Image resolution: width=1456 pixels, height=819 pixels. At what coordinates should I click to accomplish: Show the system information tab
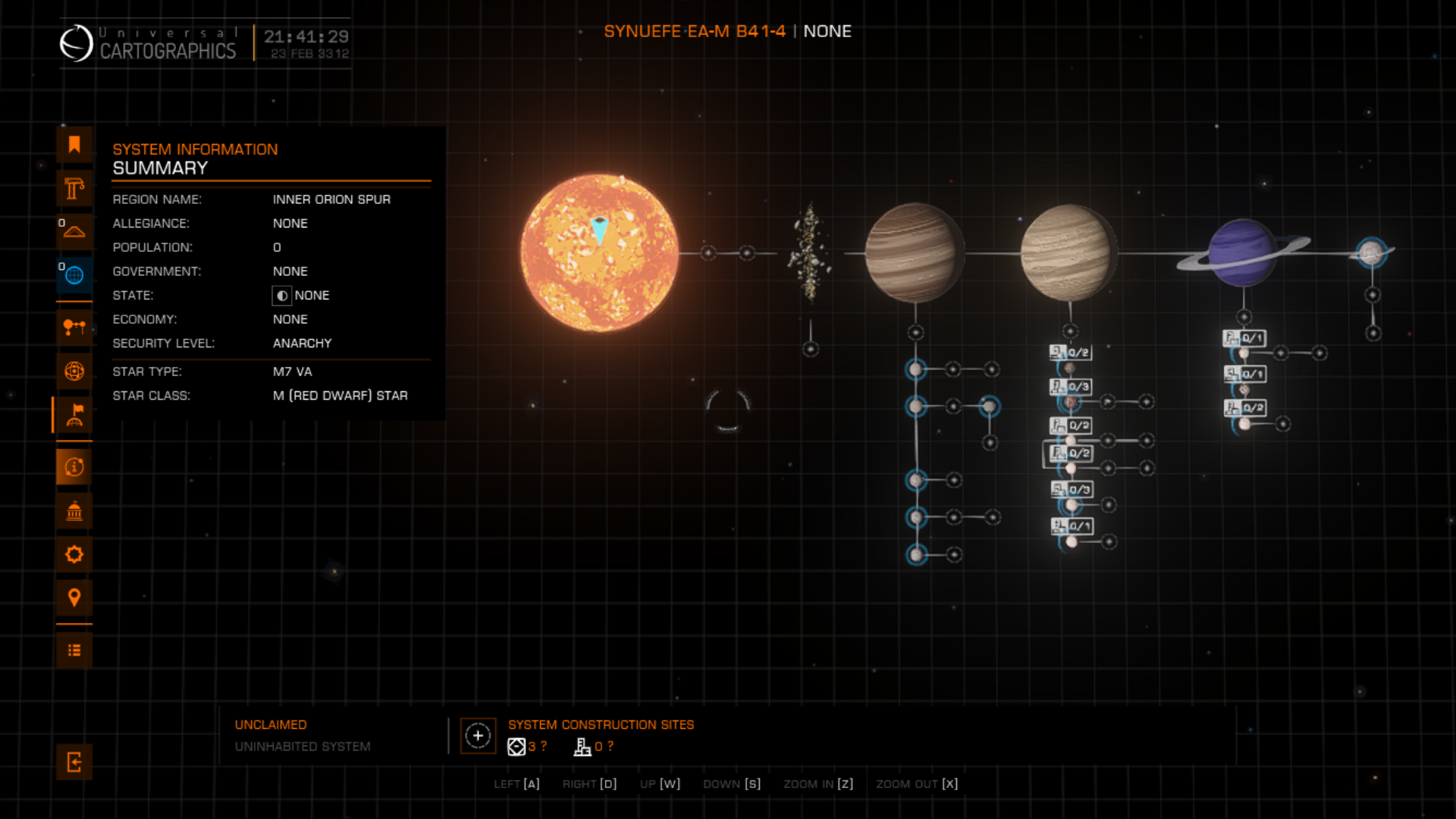pos(74,467)
